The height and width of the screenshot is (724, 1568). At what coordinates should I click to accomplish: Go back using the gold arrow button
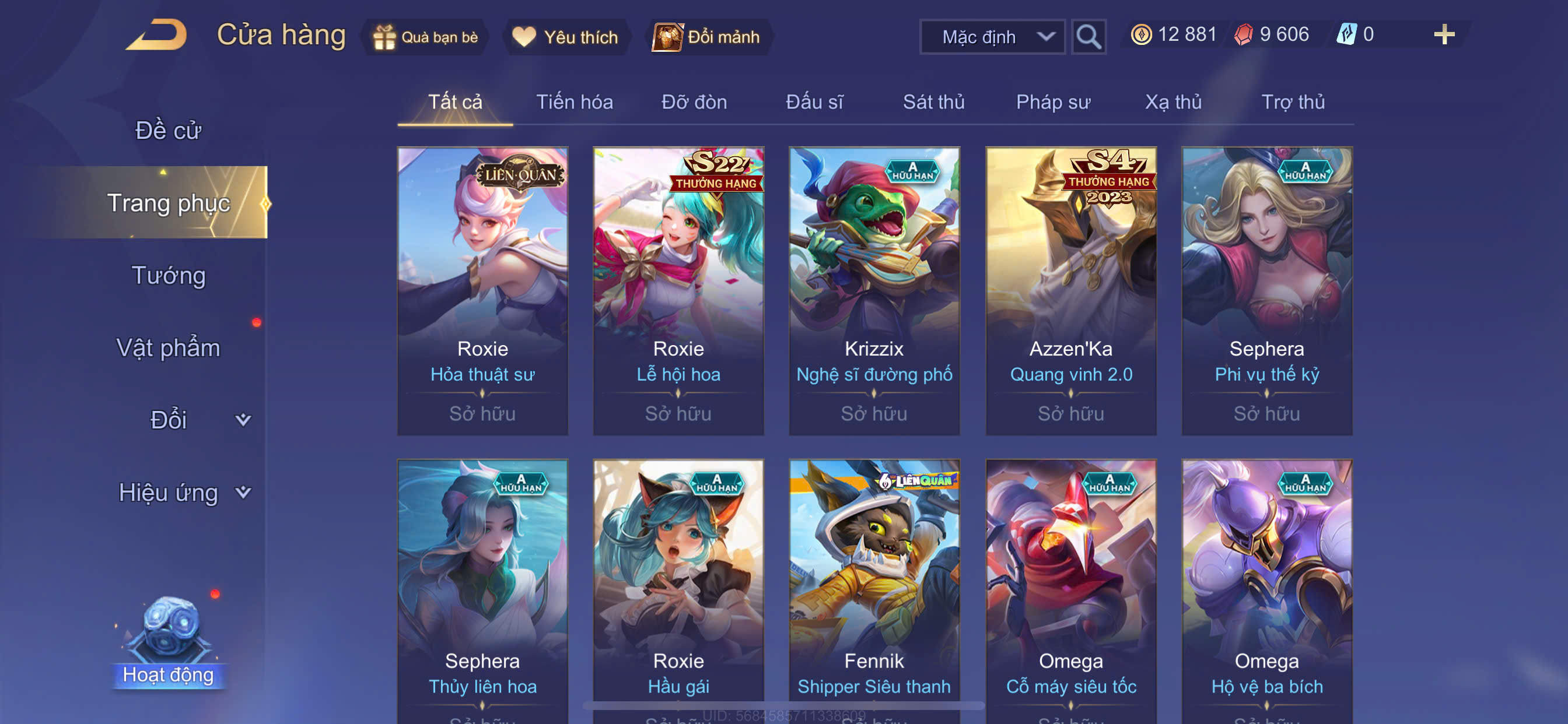[x=157, y=34]
